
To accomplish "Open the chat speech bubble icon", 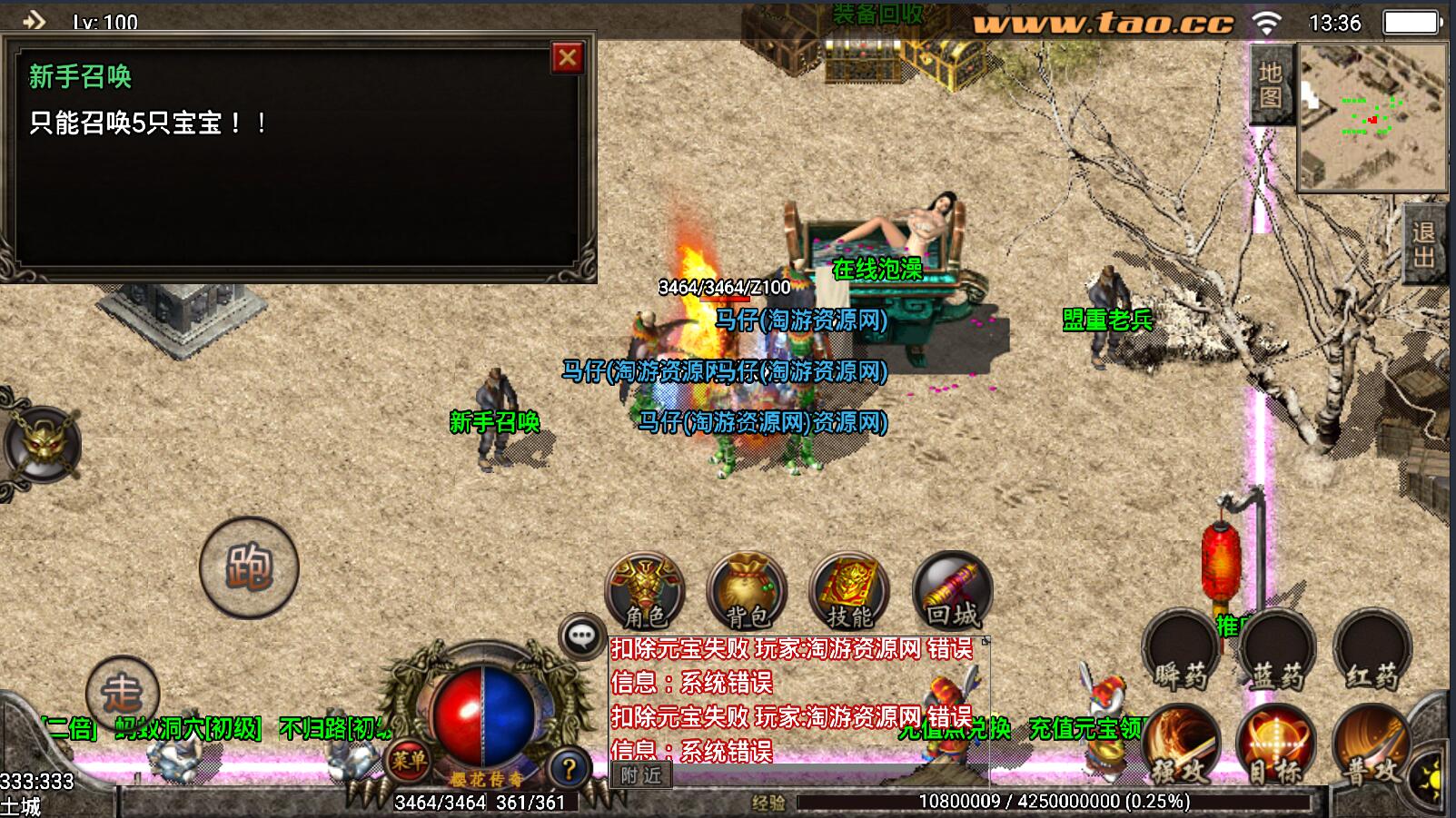I will click(582, 636).
